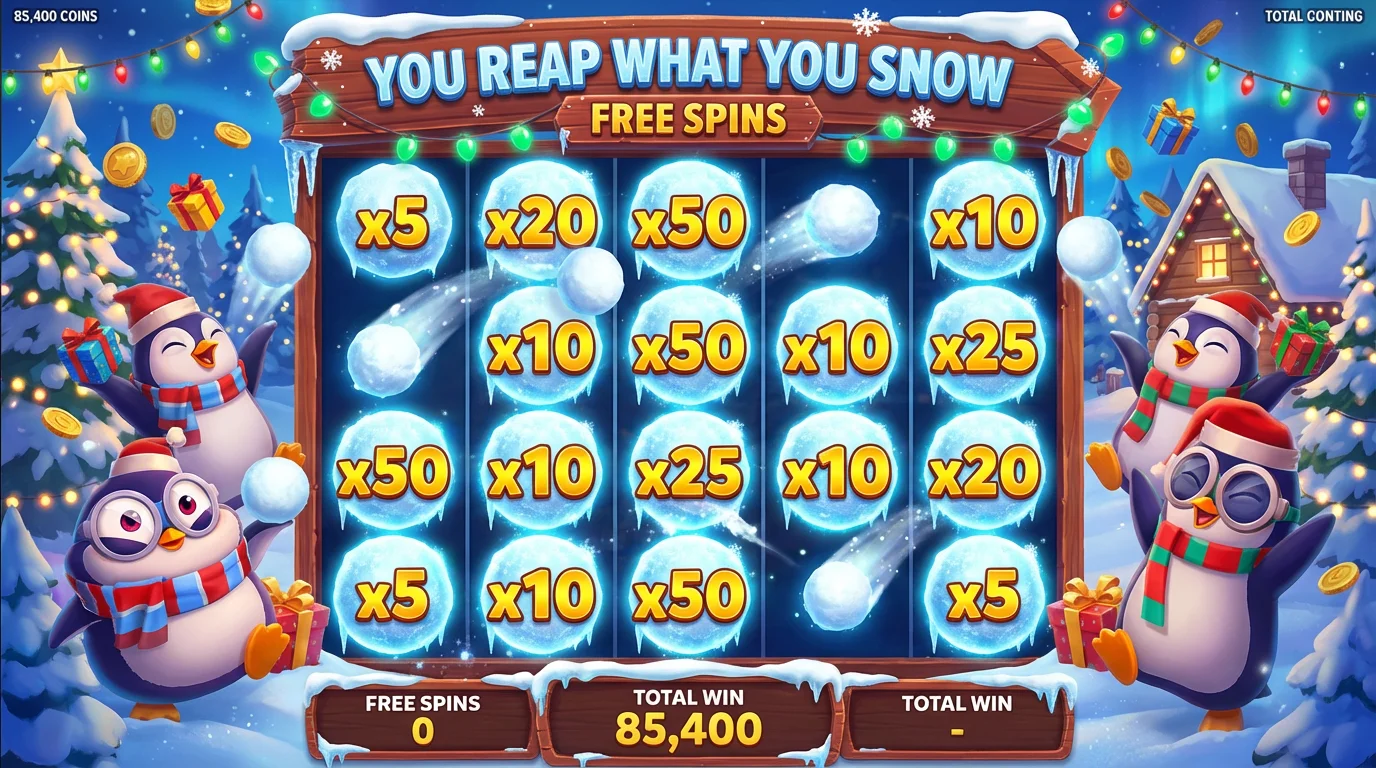Click the FREE SPINS banner sign
The width and height of the screenshot is (1376, 768).
688,118
